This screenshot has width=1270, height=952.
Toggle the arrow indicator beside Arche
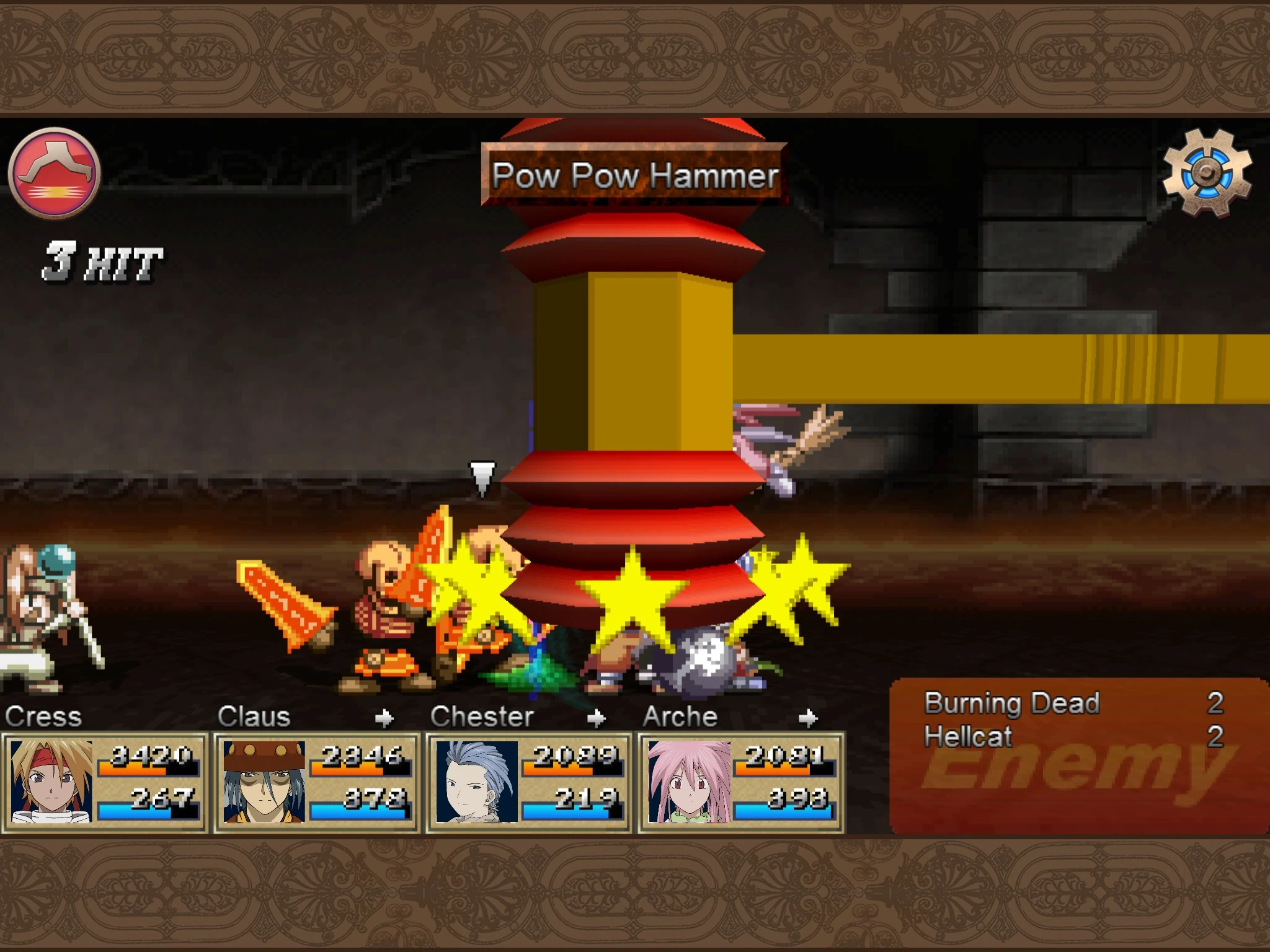(806, 718)
